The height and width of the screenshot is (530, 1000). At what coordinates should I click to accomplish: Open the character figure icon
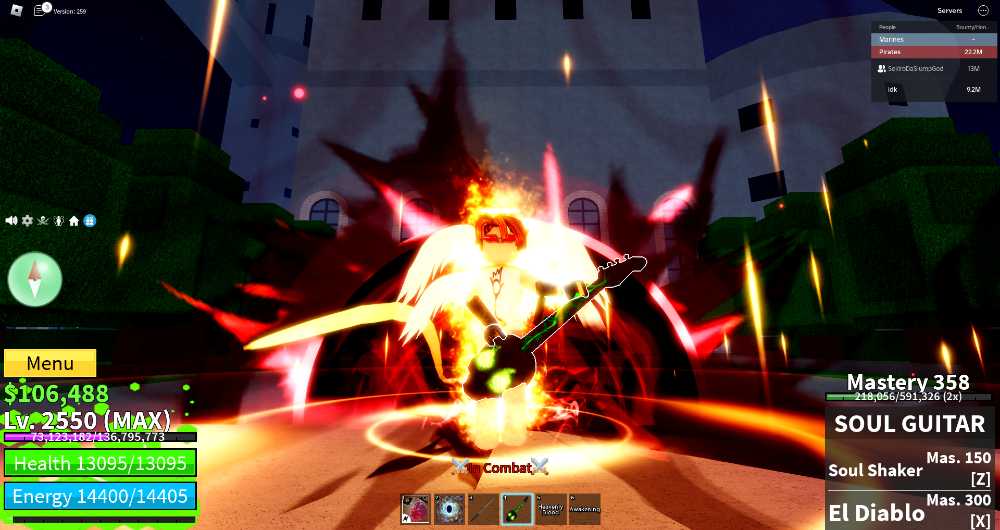(x=59, y=220)
